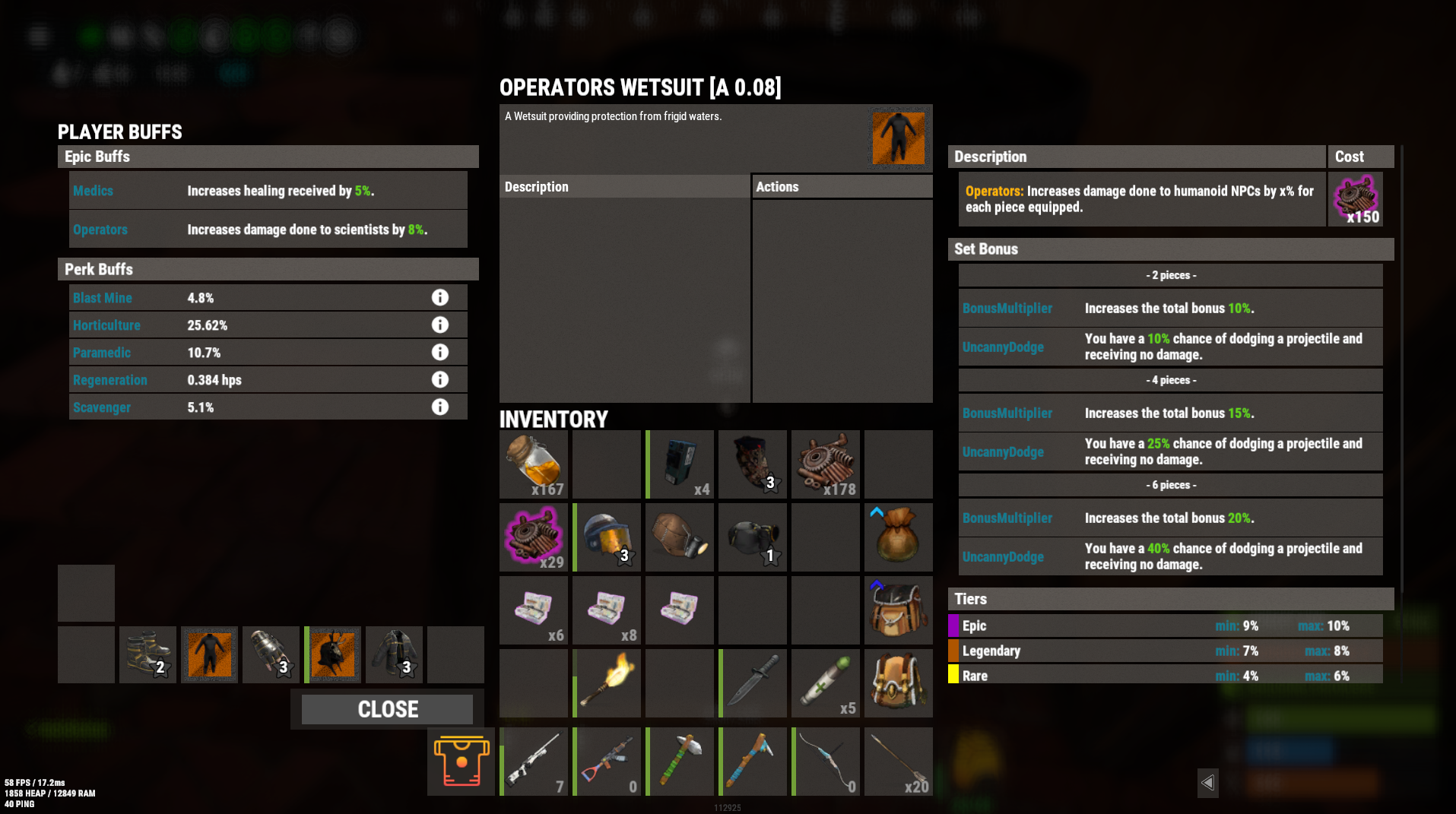Screen dimensions: 1456x814
Task: Select the combat knife in inventory
Action: tap(752, 683)
